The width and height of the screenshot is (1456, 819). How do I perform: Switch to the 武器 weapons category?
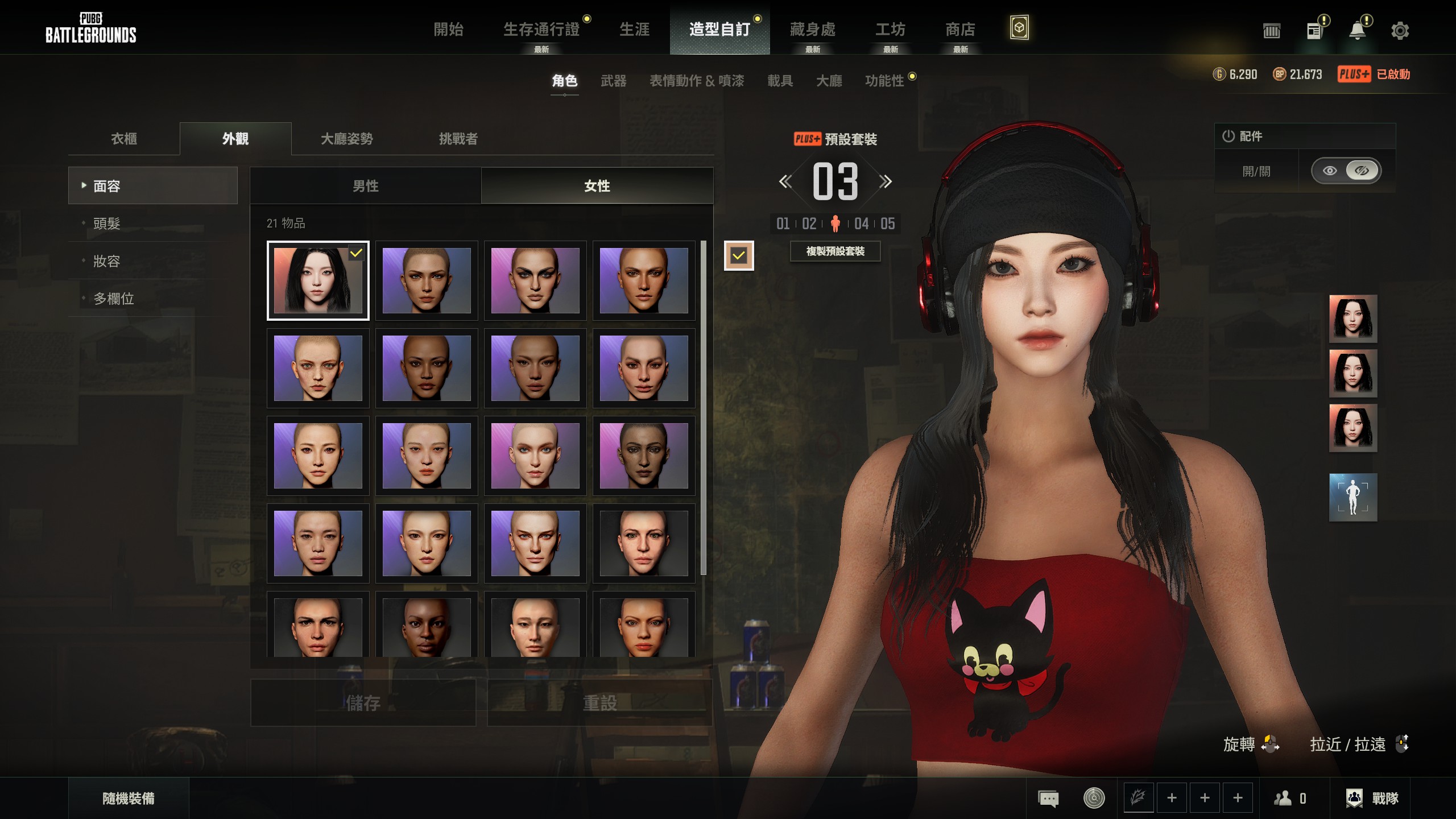[x=613, y=81]
